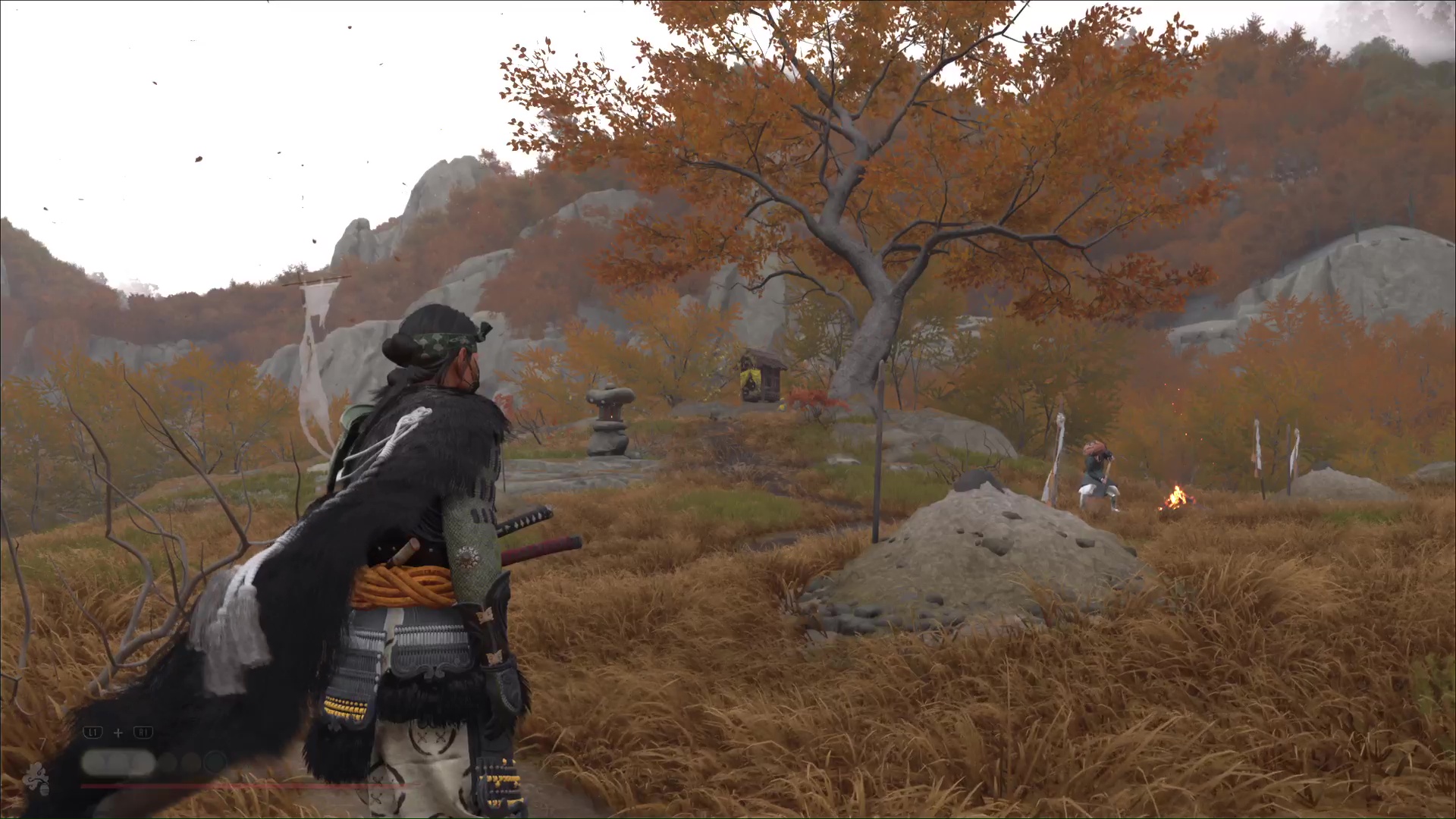The height and width of the screenshot is (819, 1456).
Task: Select the flower and gourd item icon
Action: pos(36,779)
